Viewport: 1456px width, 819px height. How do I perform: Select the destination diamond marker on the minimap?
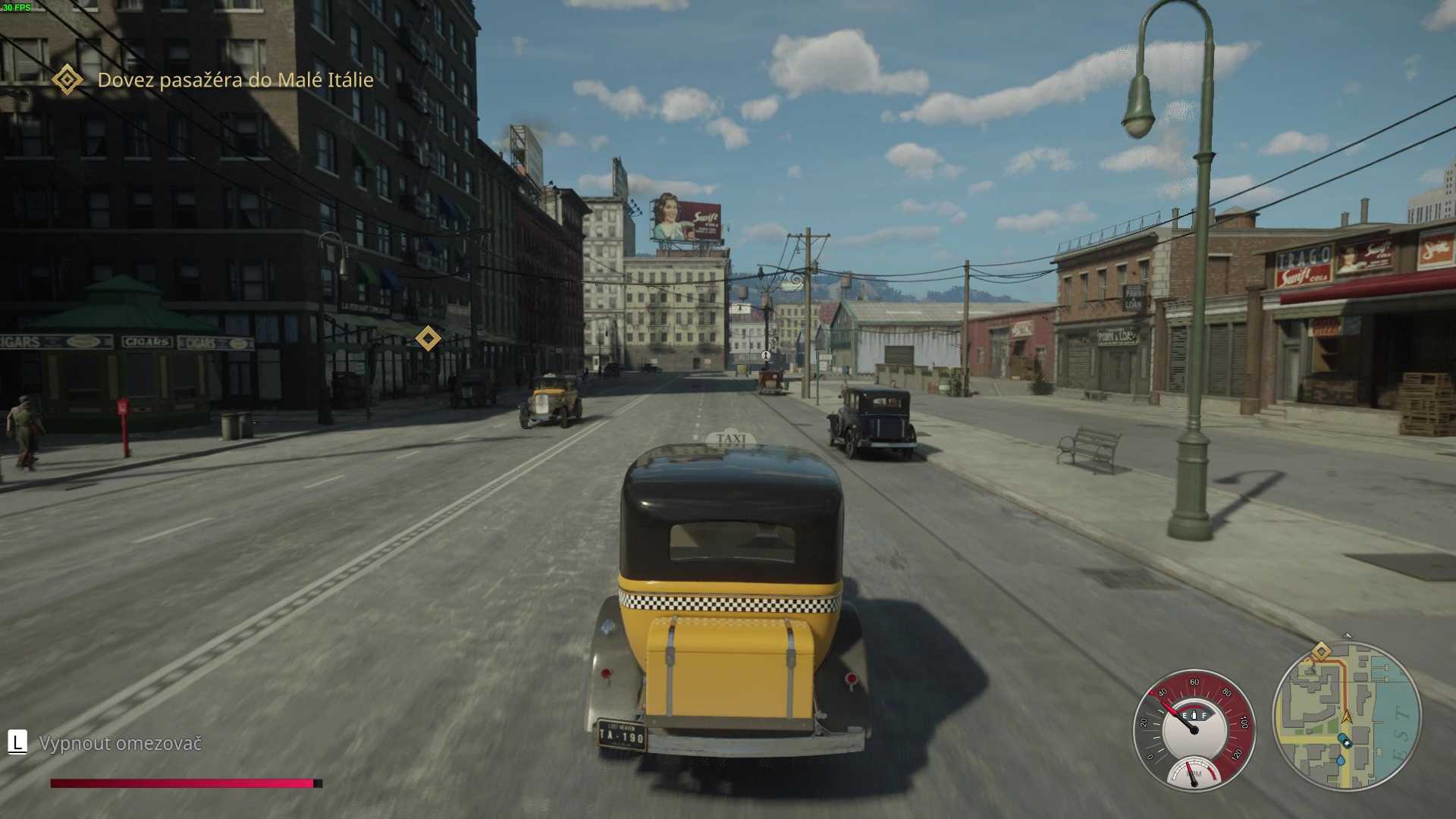coord(1321,652)
